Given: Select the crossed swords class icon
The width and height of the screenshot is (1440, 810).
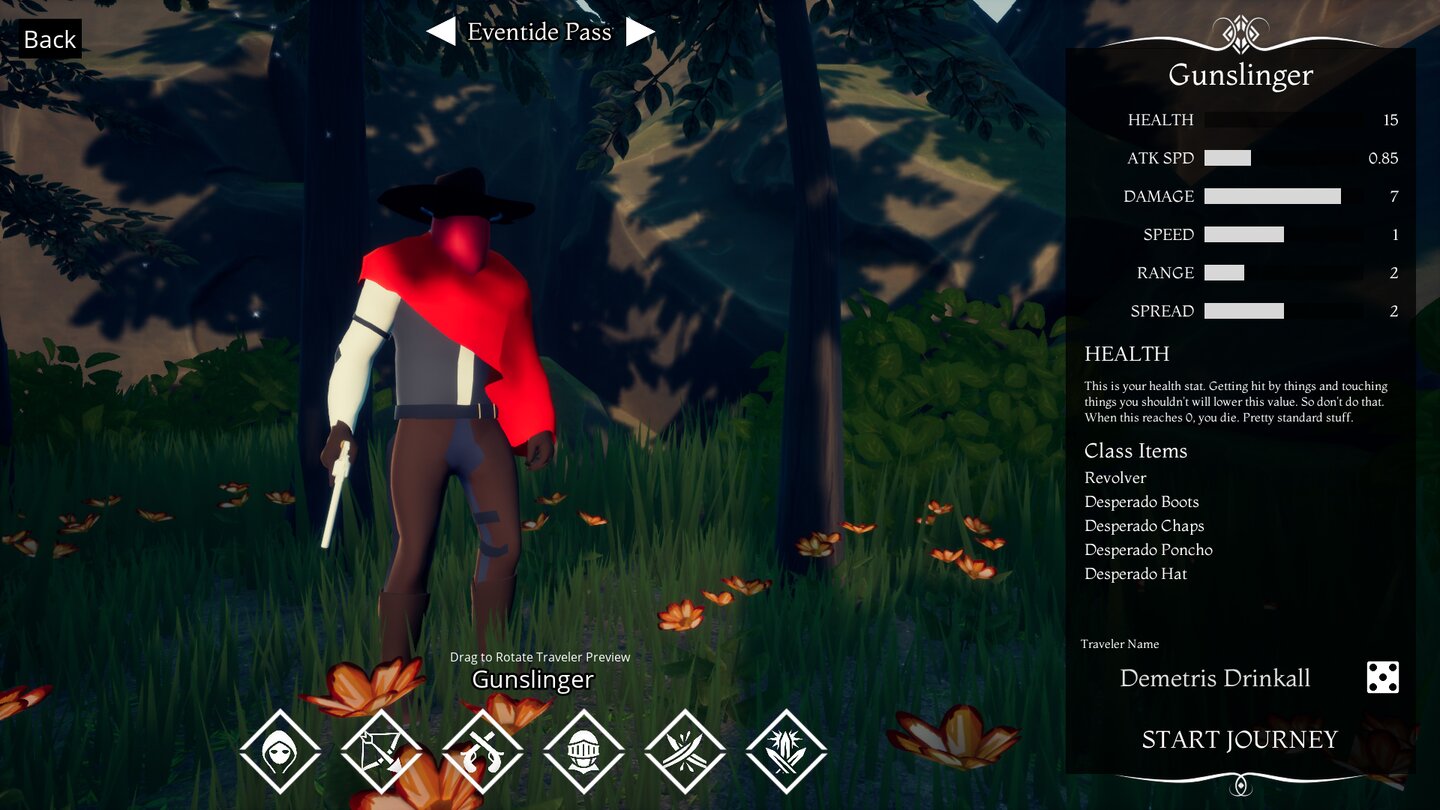Looking at the screenshot, I should [685, 750].
